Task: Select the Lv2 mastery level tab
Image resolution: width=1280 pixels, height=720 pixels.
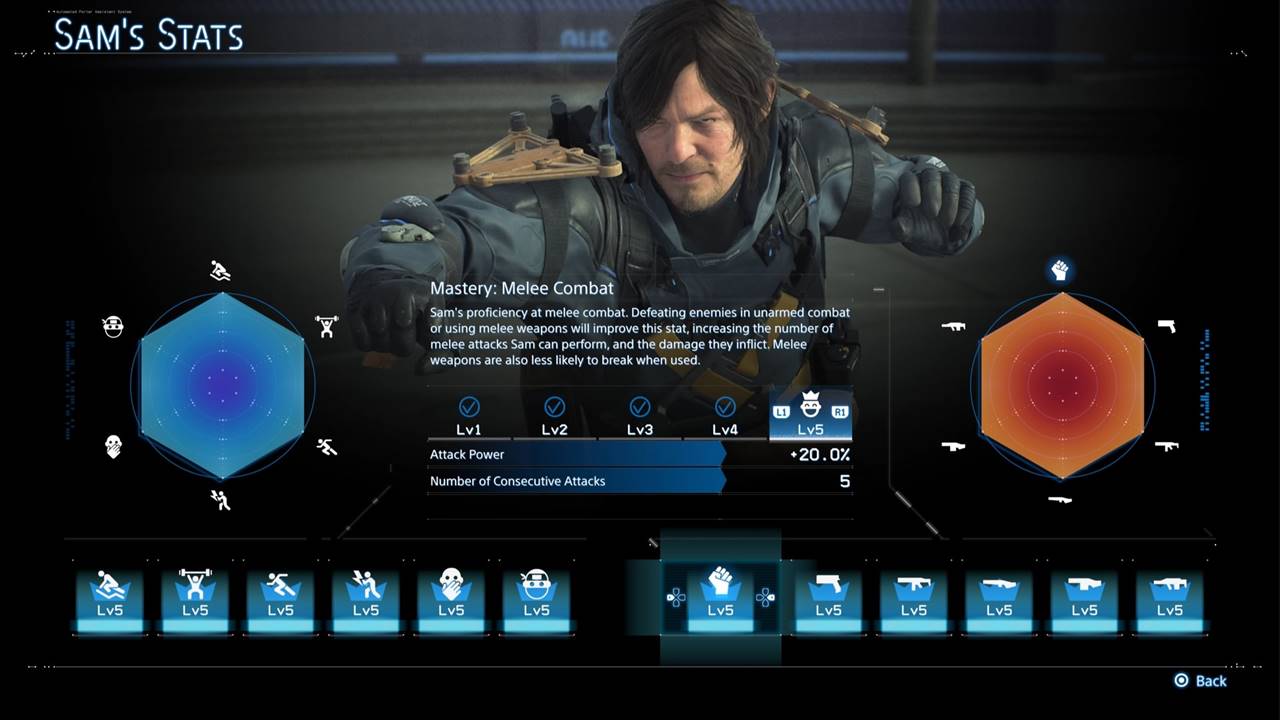Action: (554, 416)
